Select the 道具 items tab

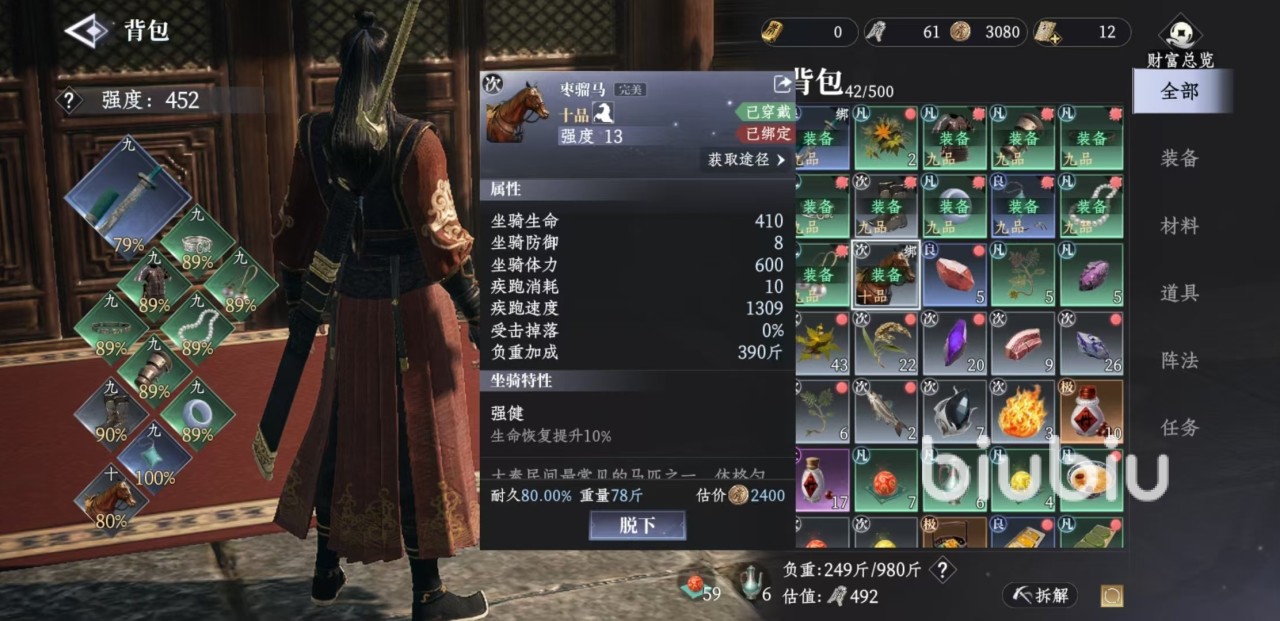(x=1179, y=293)
